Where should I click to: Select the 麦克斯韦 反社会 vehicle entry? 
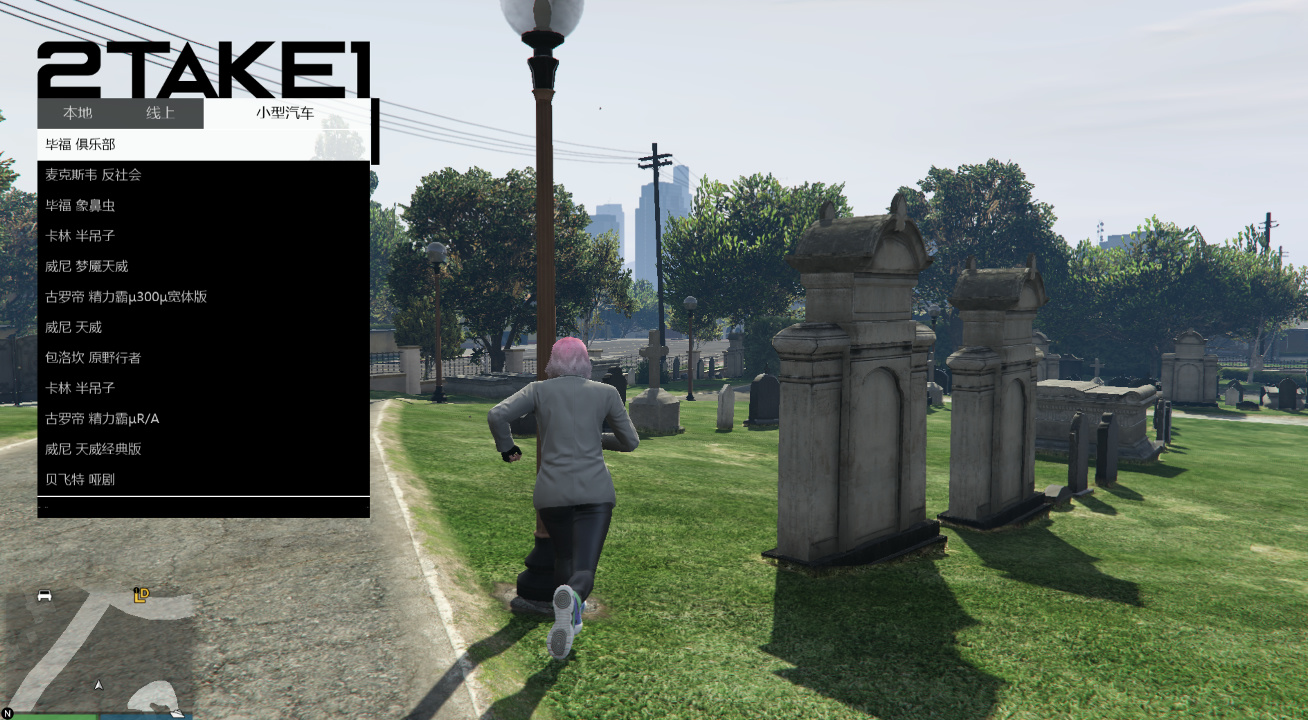click(100, 174)
